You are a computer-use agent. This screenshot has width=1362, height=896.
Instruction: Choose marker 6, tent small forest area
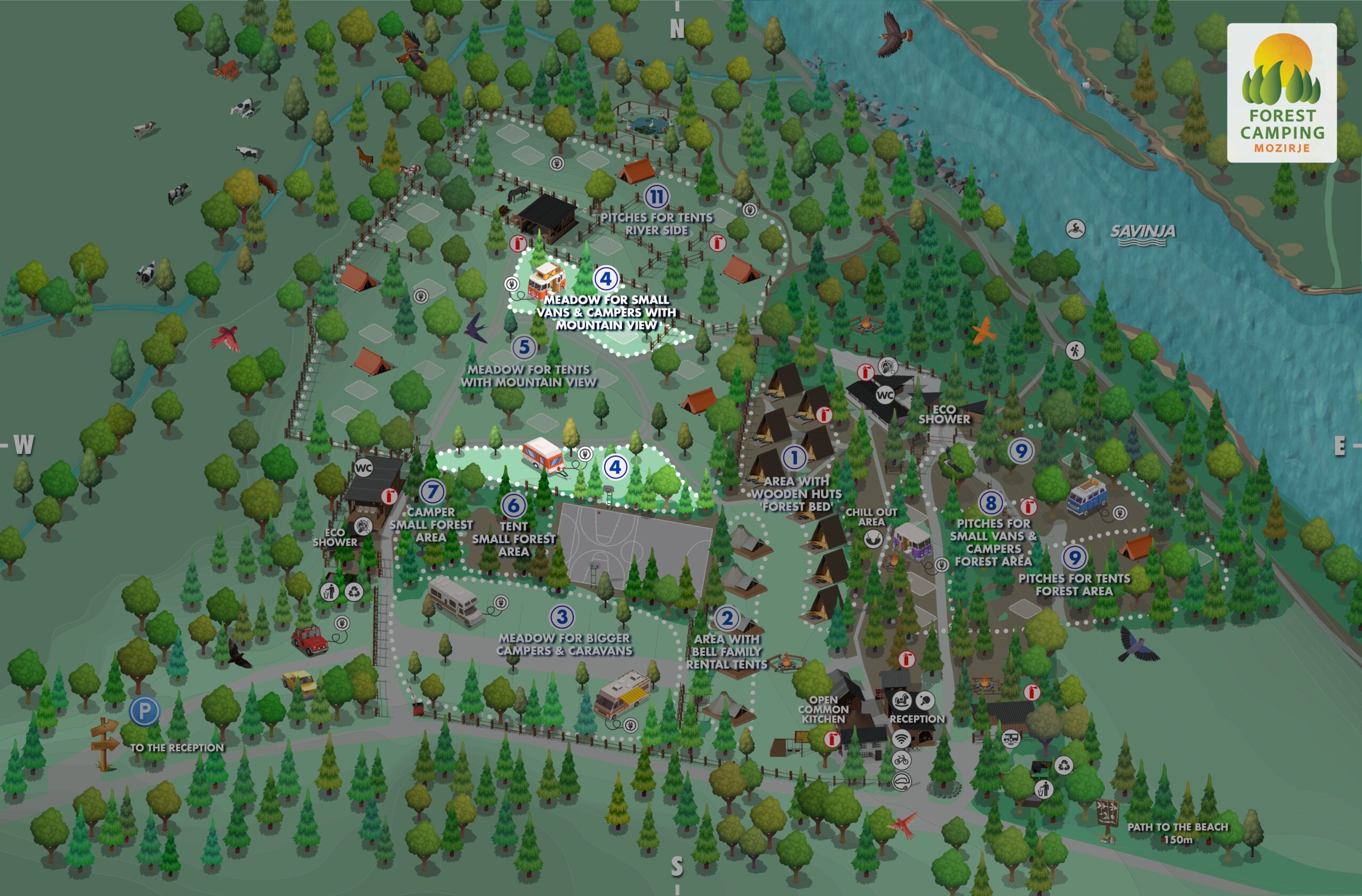point(513,504)
